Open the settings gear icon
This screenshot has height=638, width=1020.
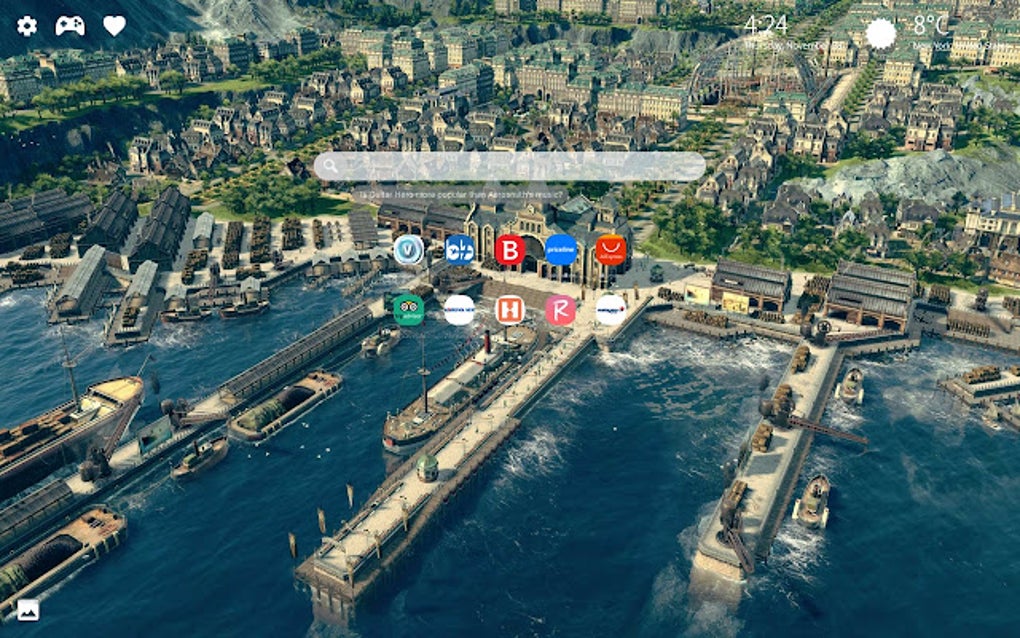pos(27,26)
